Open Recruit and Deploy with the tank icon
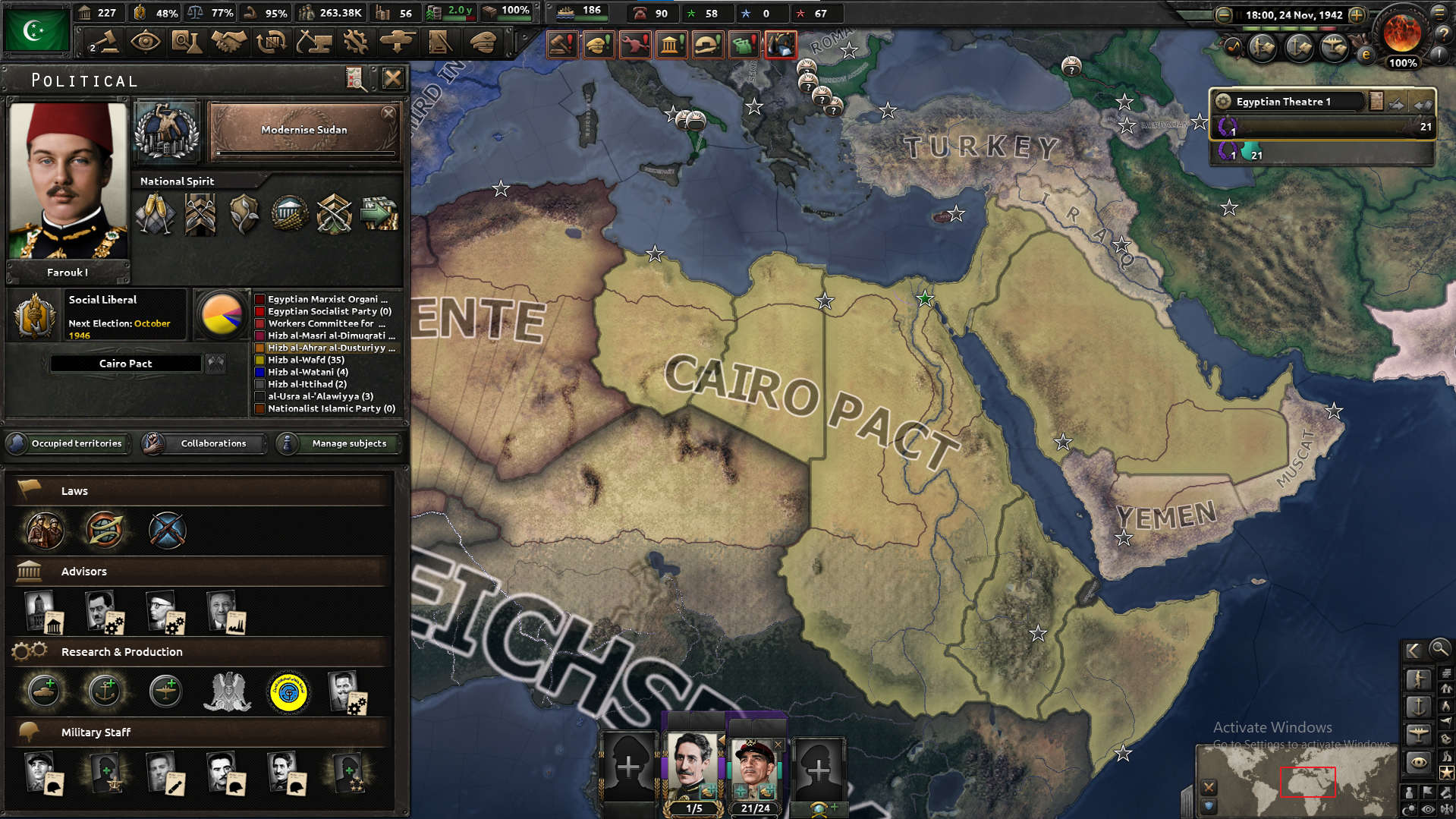Viewport: 1456px width, 819px height. (x=398, y=42)
